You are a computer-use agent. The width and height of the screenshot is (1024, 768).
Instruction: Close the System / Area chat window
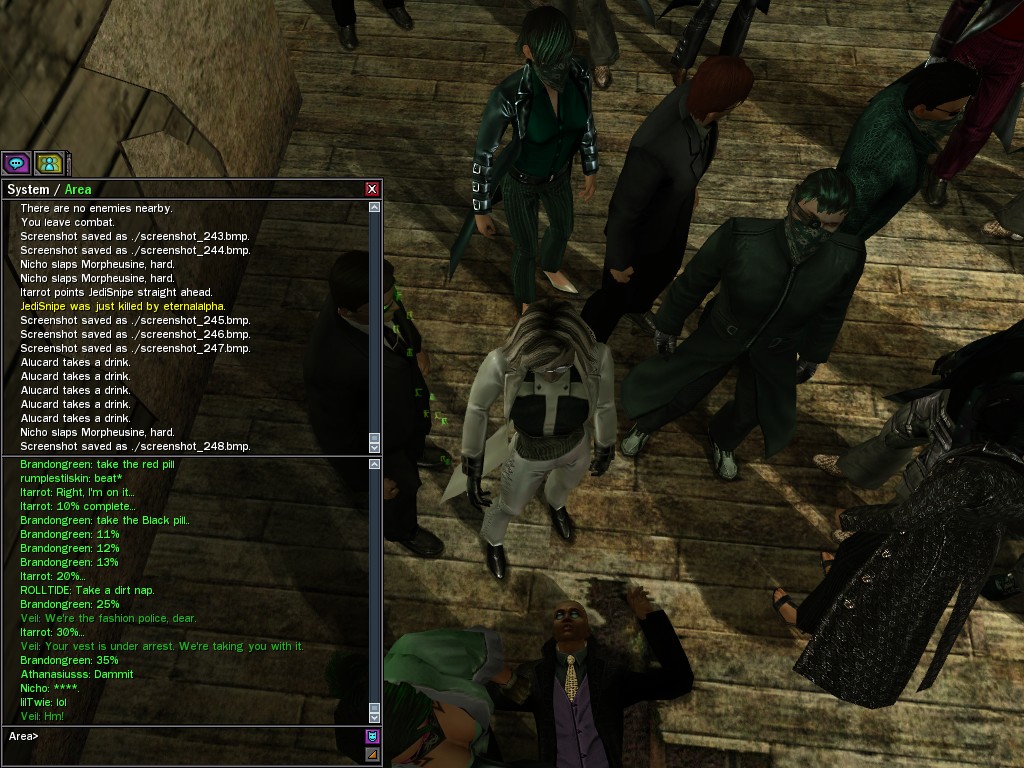[372, 189]
